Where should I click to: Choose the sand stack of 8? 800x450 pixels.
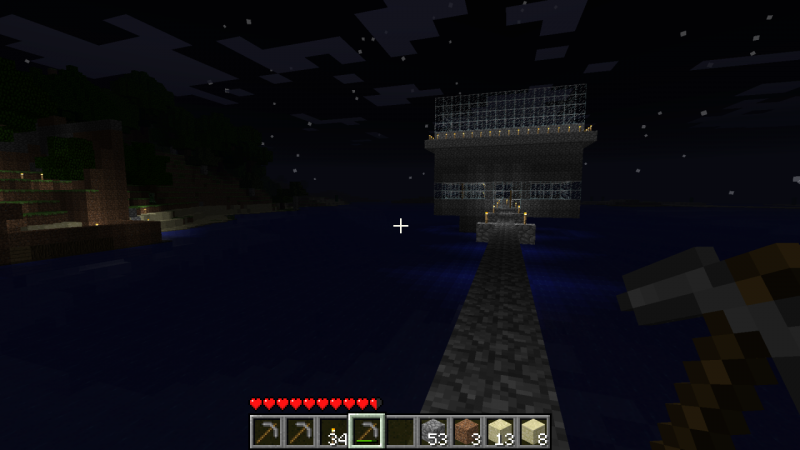pyautogui.click(x=533, y=432)
